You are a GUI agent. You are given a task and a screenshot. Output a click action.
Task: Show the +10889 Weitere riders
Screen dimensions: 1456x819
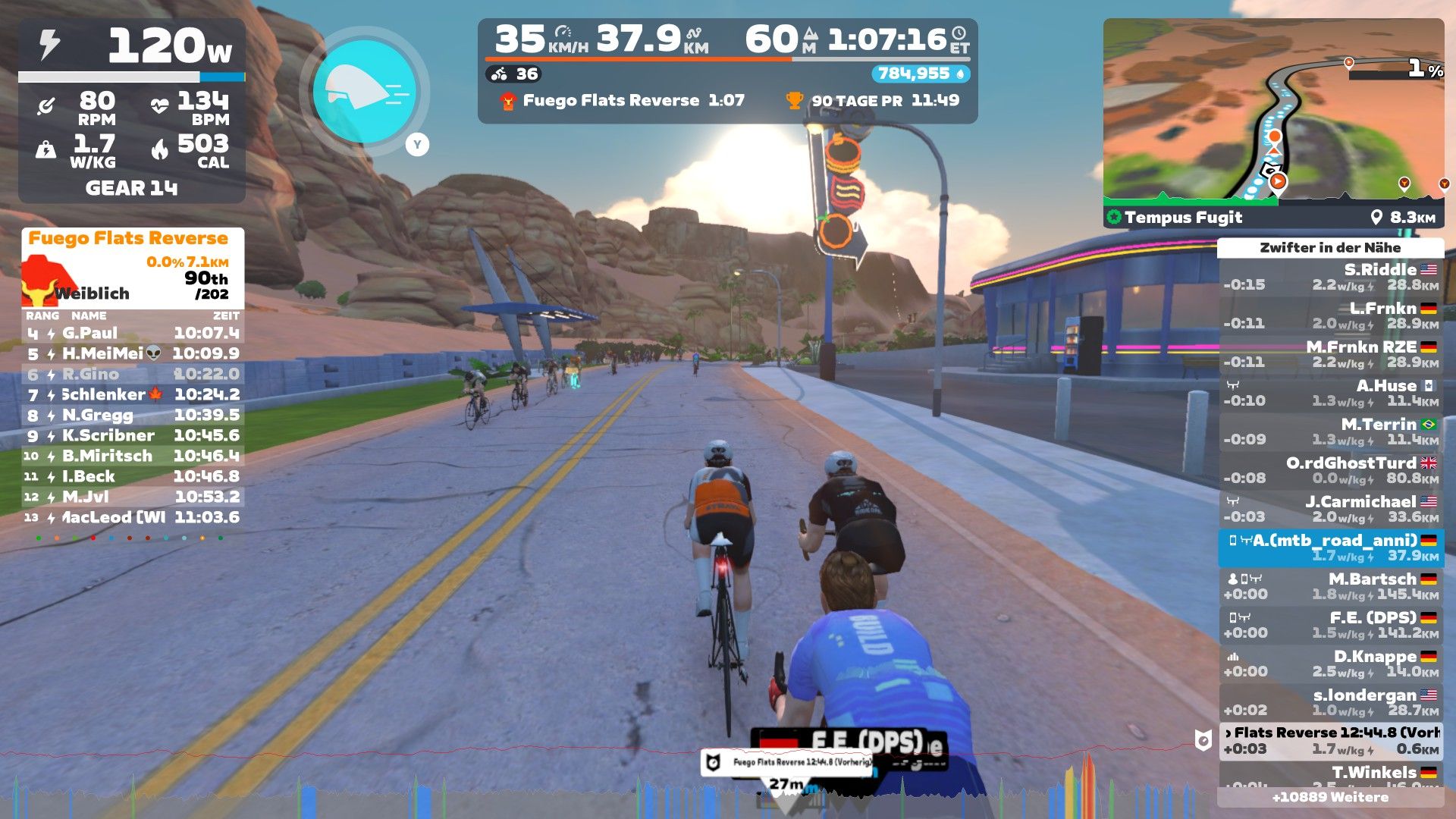coord(1330,797)
